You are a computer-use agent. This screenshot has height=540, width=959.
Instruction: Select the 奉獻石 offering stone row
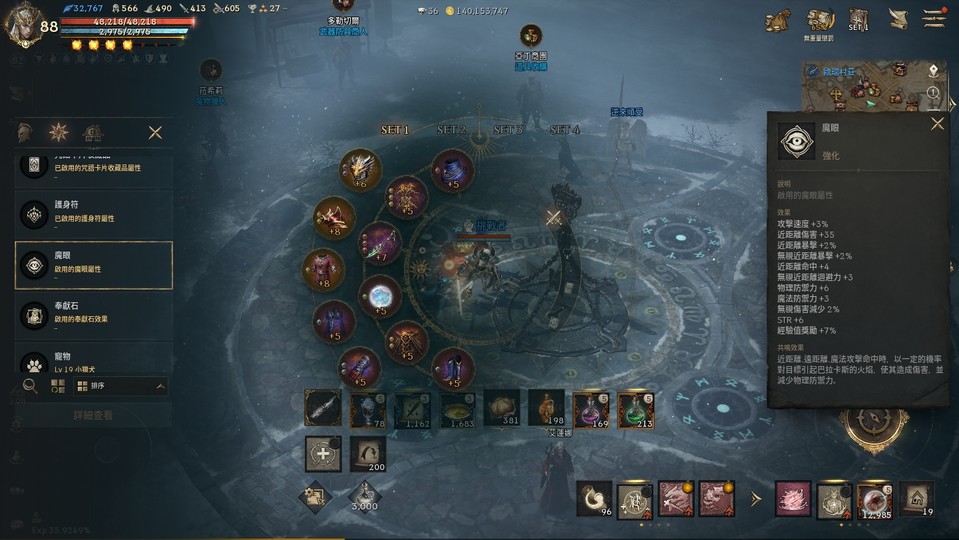[x=94, y=315]
